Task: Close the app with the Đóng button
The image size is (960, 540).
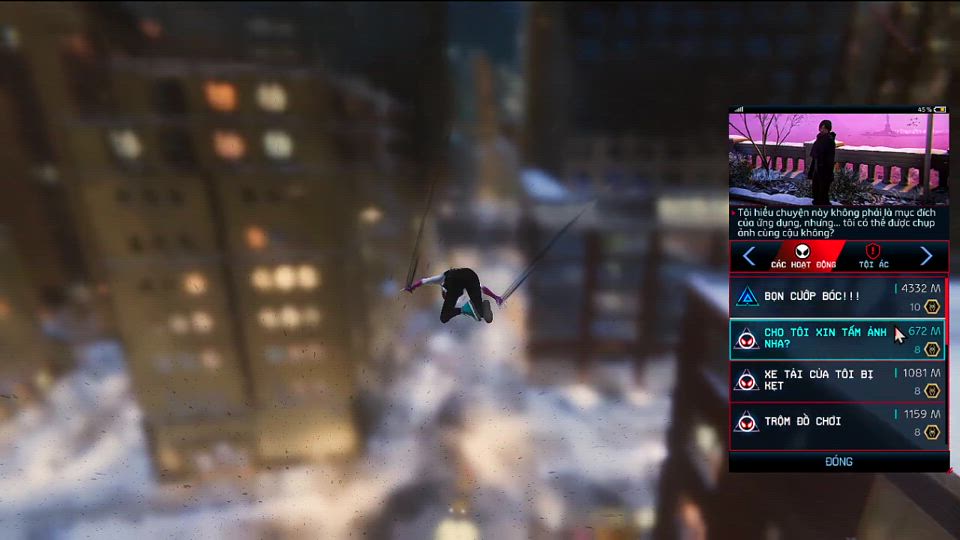Action: coord(838,462)
